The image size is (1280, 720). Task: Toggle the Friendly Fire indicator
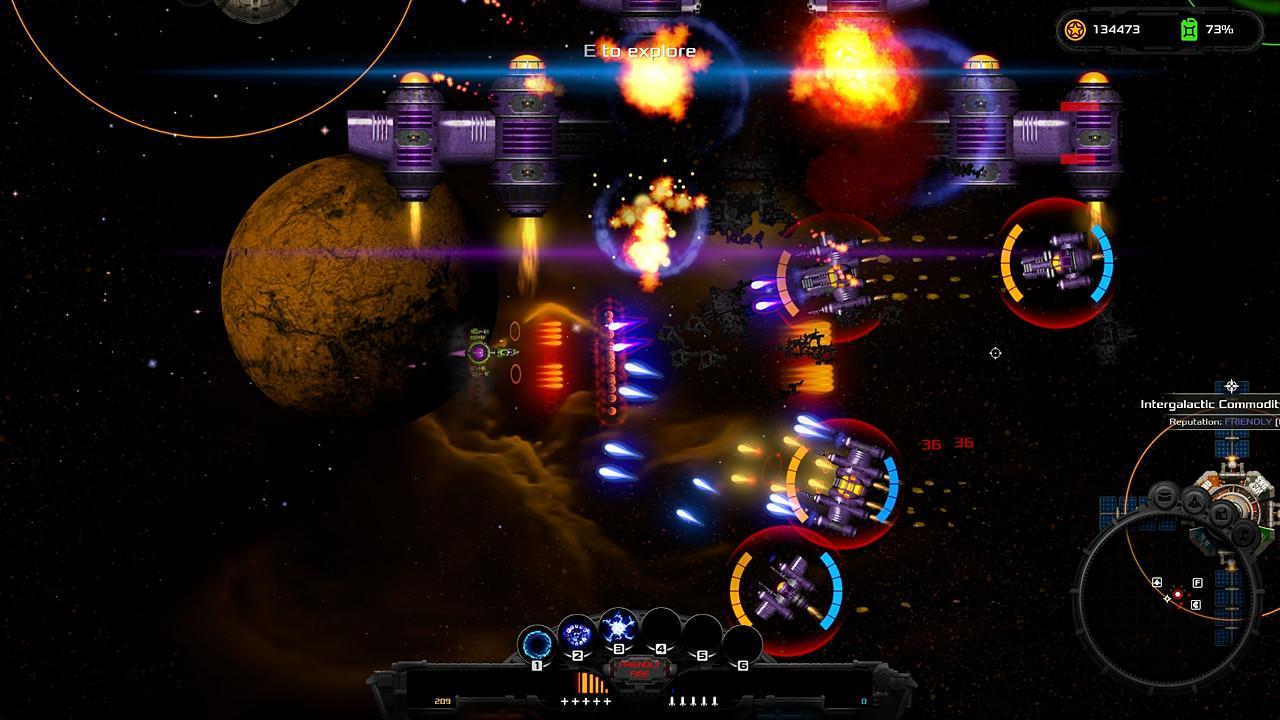coord(637,668)
